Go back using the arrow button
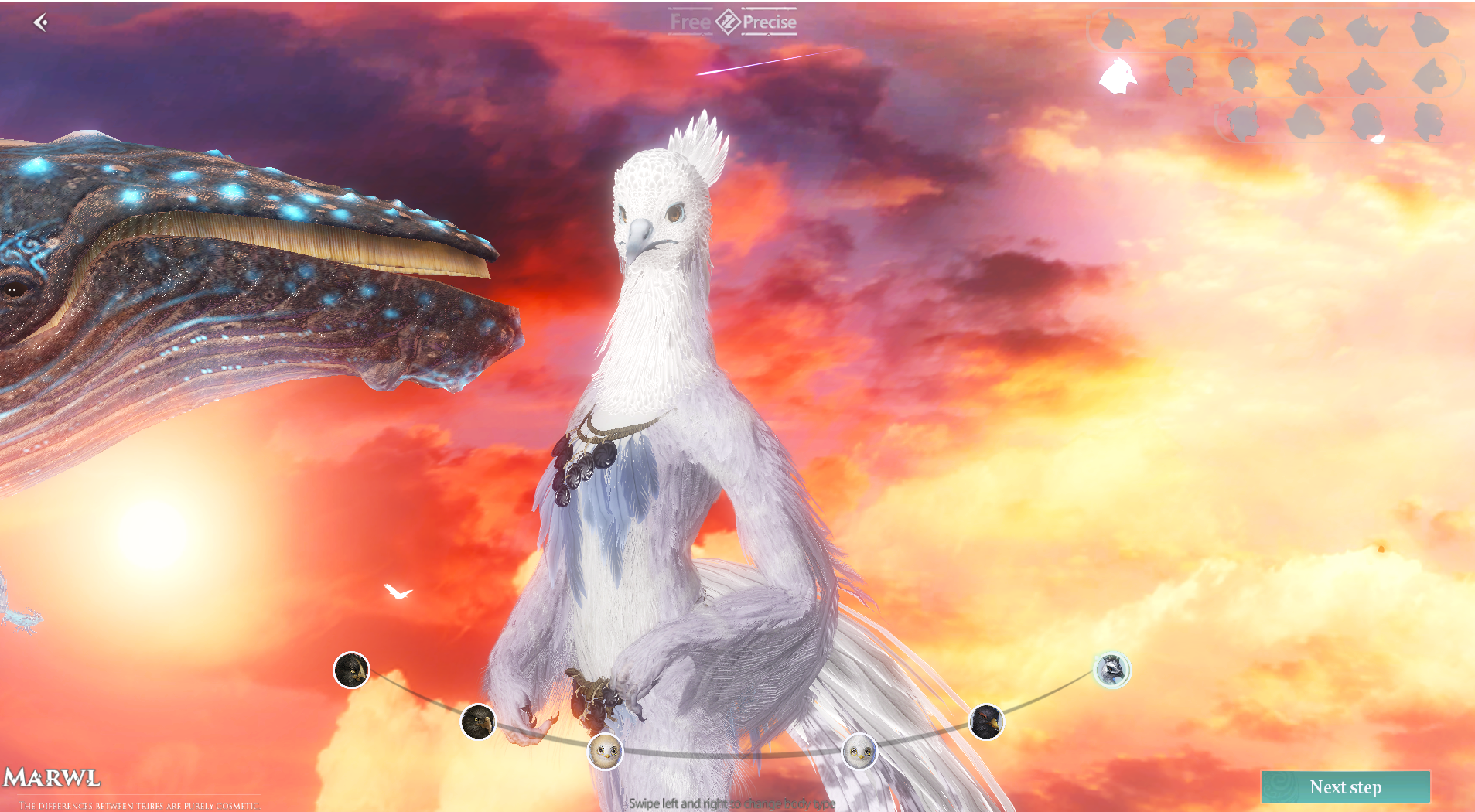This screenshot has height=812, width=1475. click(41, 22)
